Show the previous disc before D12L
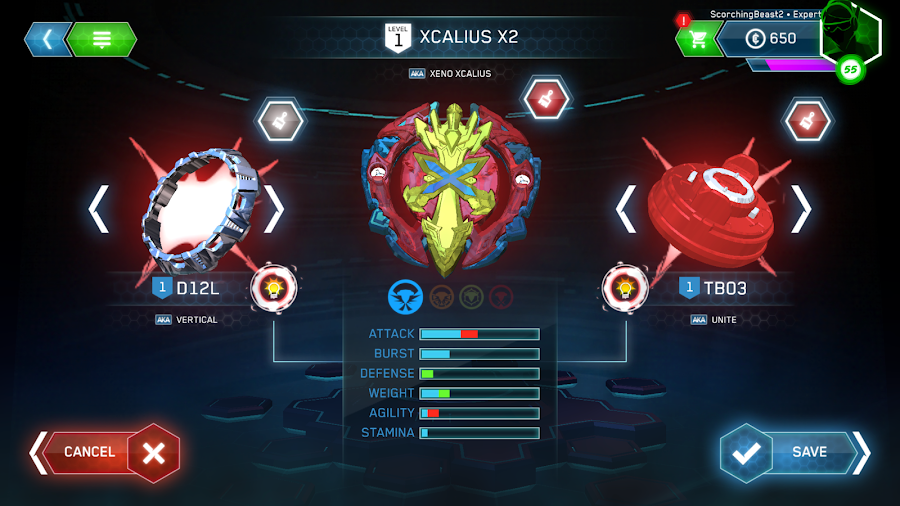Image resolution: width=900 pixels, height=506 pixels. (x=99, y=209)
